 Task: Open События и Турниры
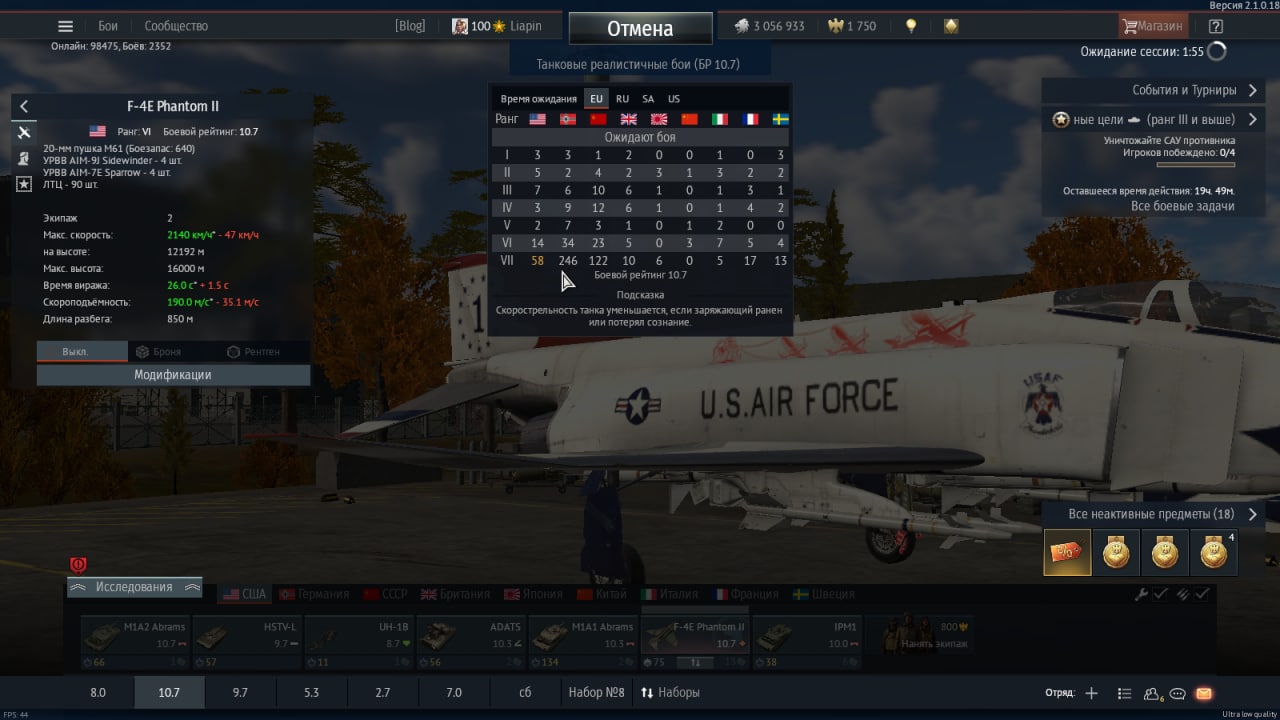pyautogui.click(x=1150, y=90)
